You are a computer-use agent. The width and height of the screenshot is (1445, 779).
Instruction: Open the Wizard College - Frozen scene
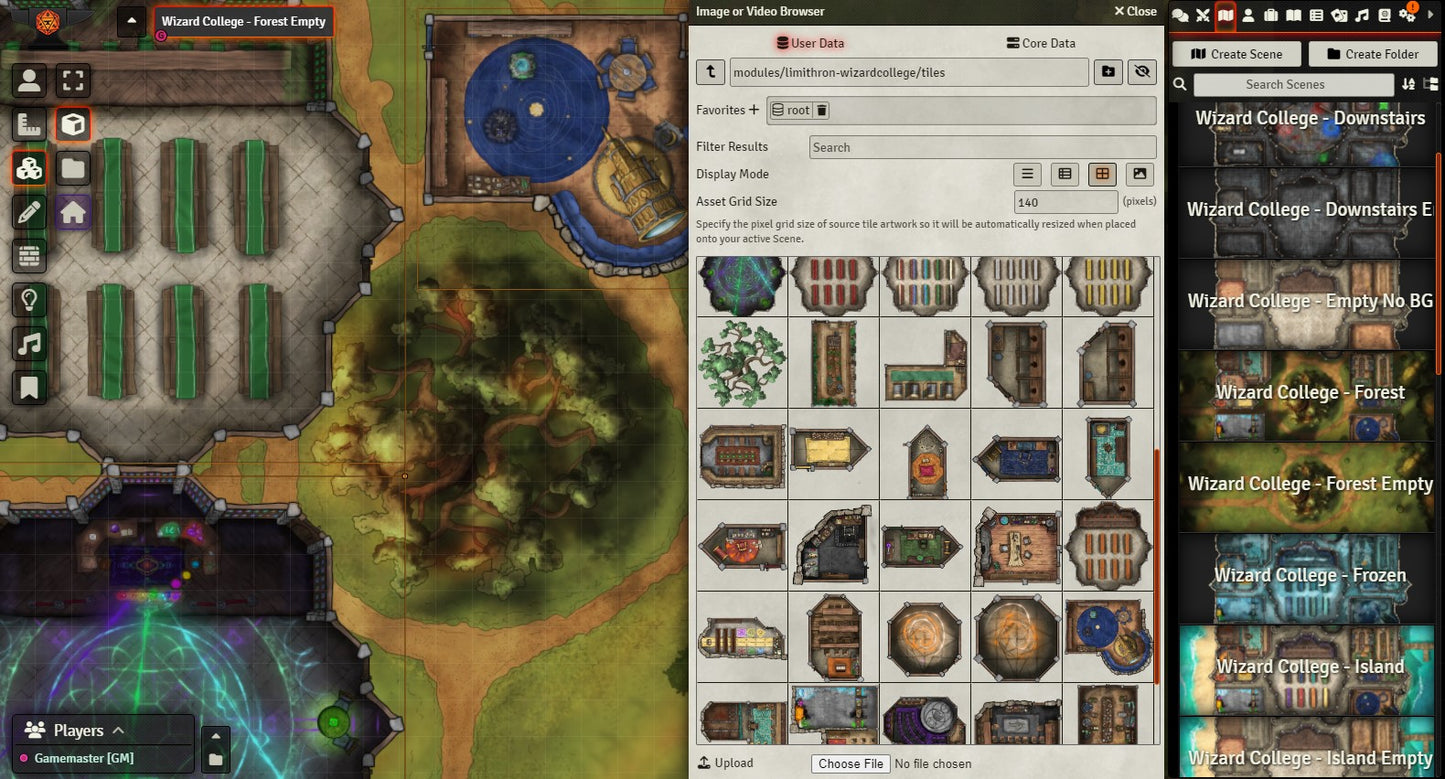coord(1309,577)
